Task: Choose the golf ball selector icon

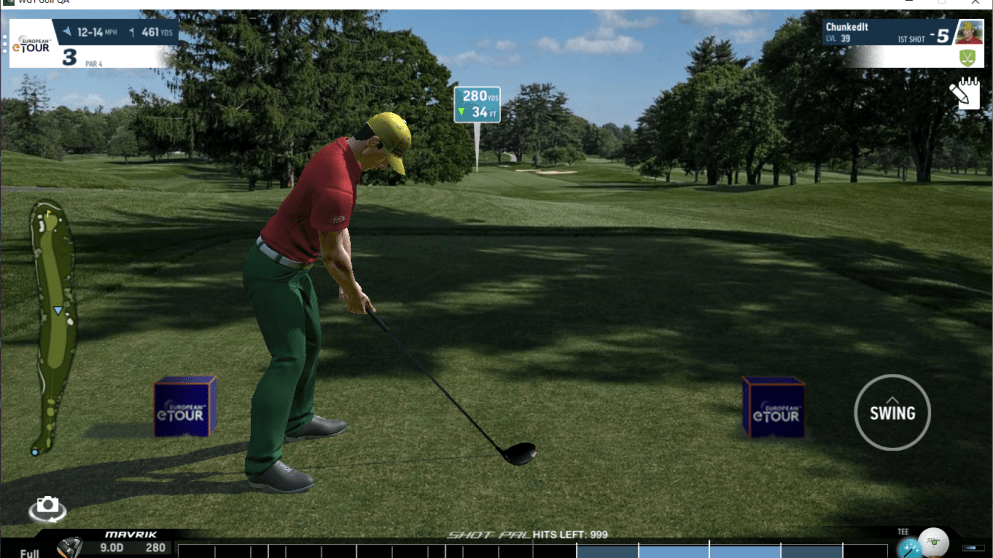Action: pos(932,541)
